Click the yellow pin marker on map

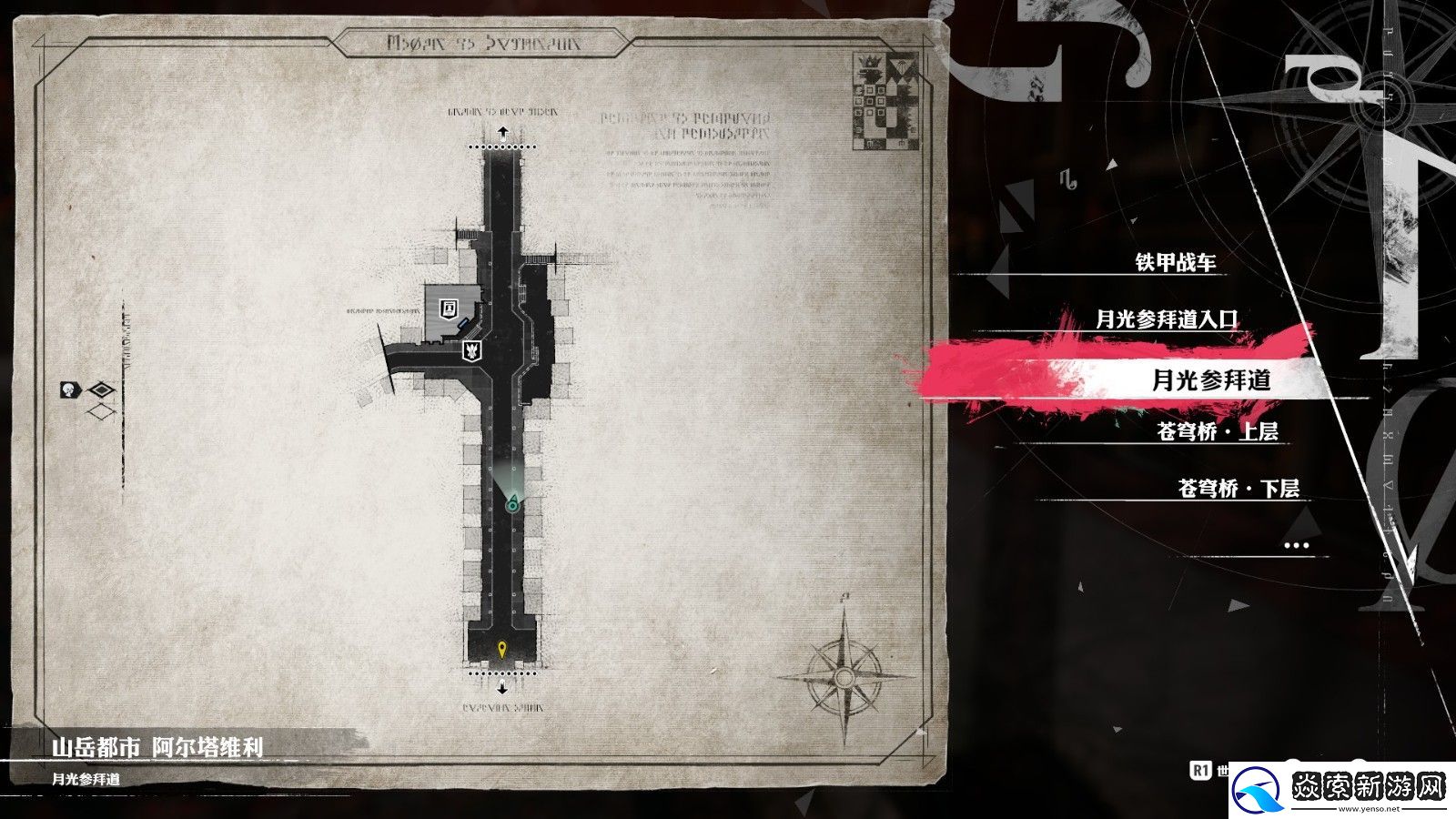click(x=501, y=649)
